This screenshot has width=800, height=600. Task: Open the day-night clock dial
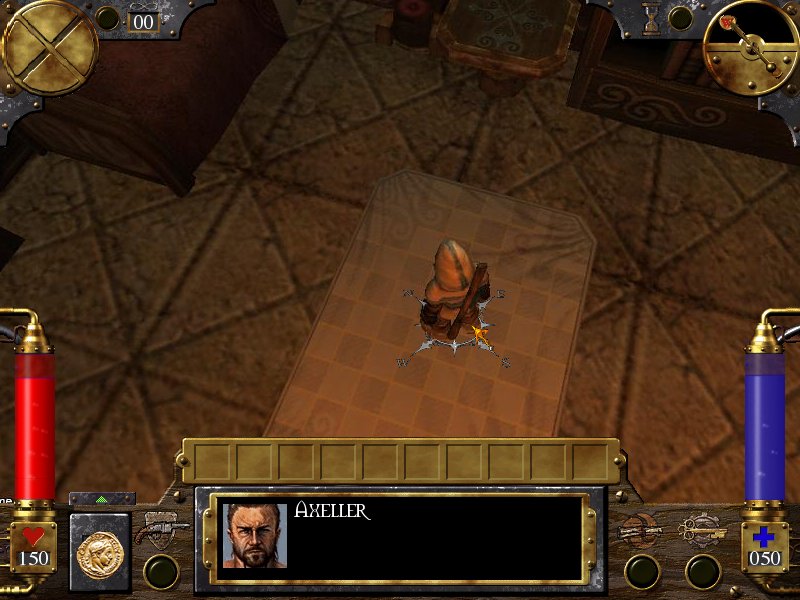749,46
